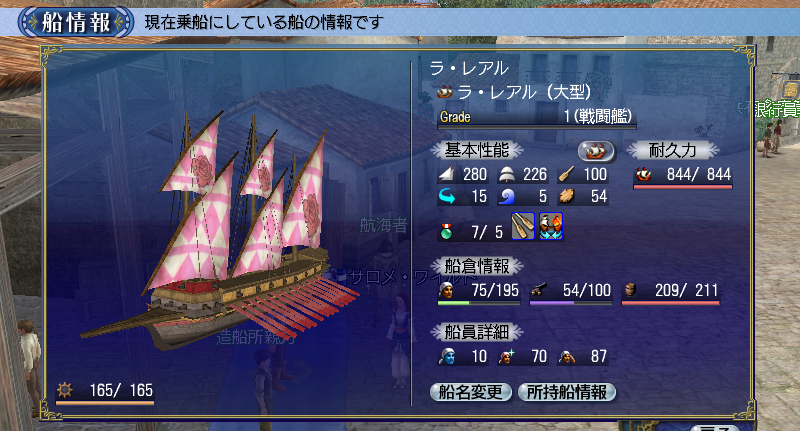Image resolution: width=800 pixels, height=431 pixels.
Task: Select the crossed oars ship skill icon
Action: point(524,228)
